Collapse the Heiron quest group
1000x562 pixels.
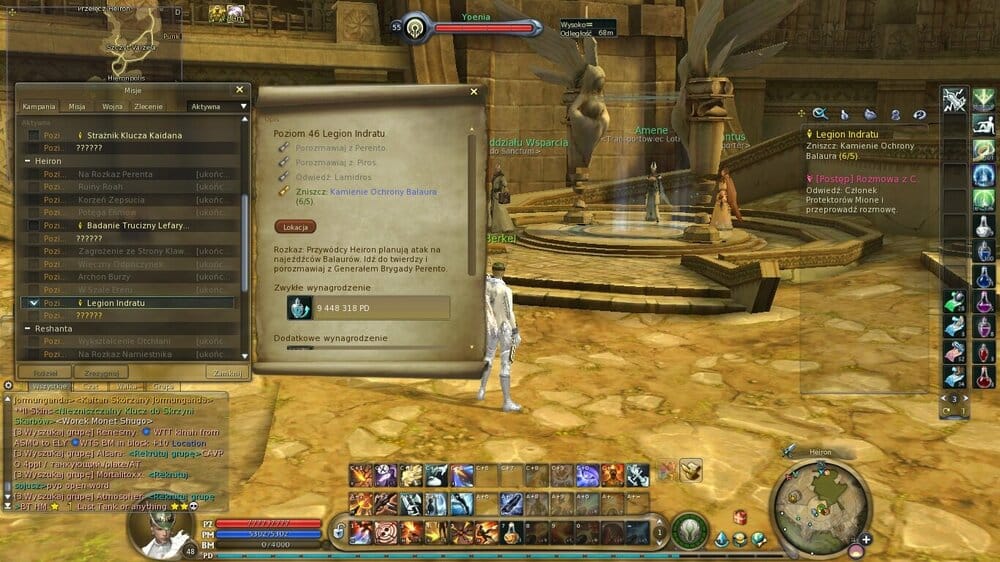28,161
